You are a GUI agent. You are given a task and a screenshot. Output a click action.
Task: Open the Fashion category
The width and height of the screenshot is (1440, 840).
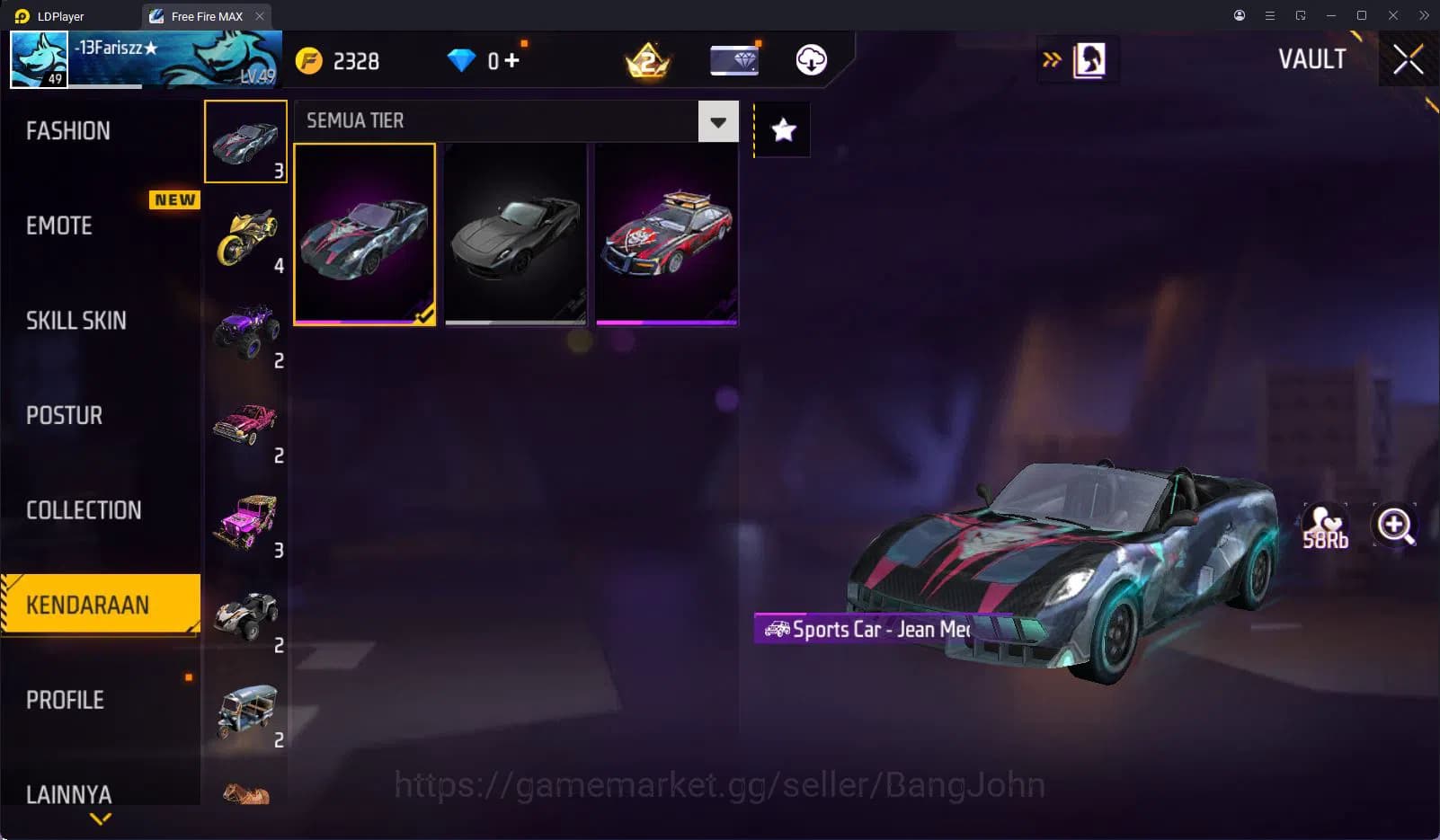68,131
